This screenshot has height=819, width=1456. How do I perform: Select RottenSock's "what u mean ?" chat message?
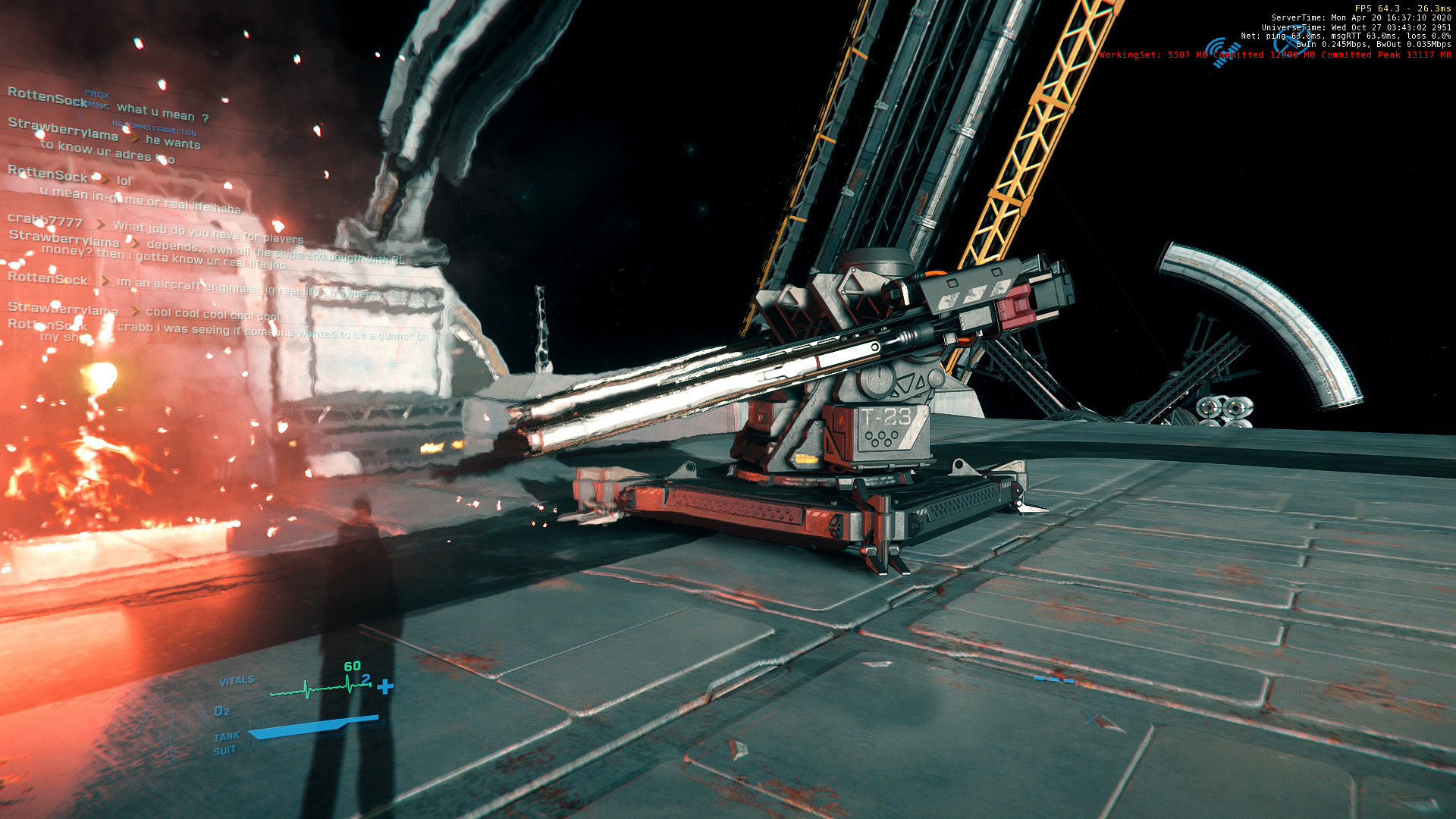tap(162, 112)
